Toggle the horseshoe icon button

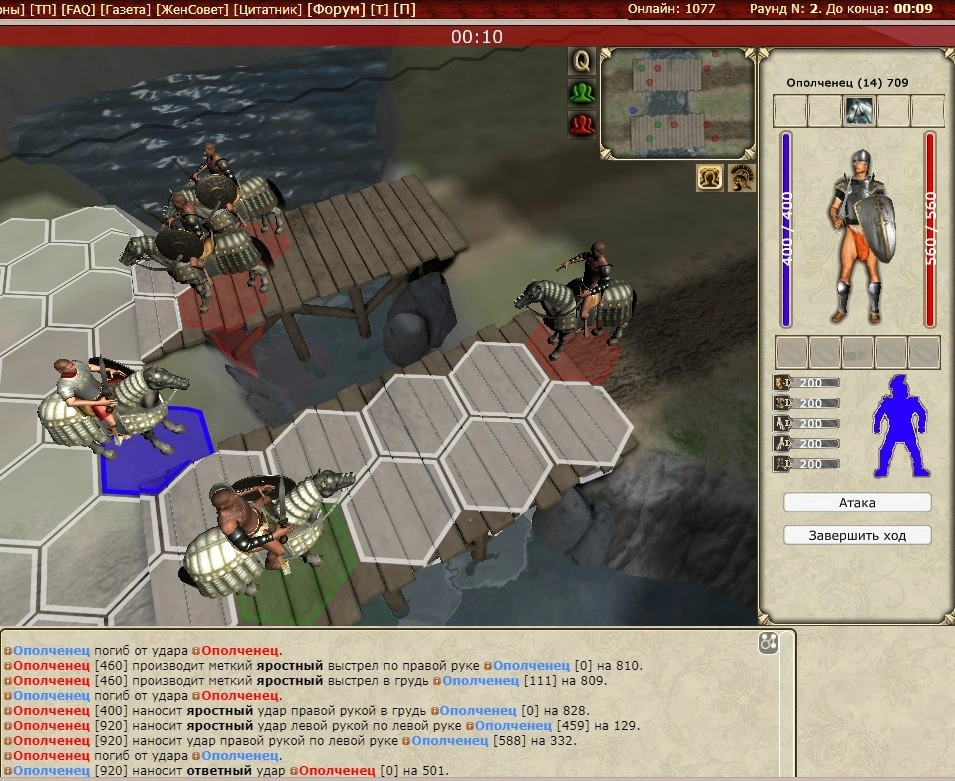point(710,177)
